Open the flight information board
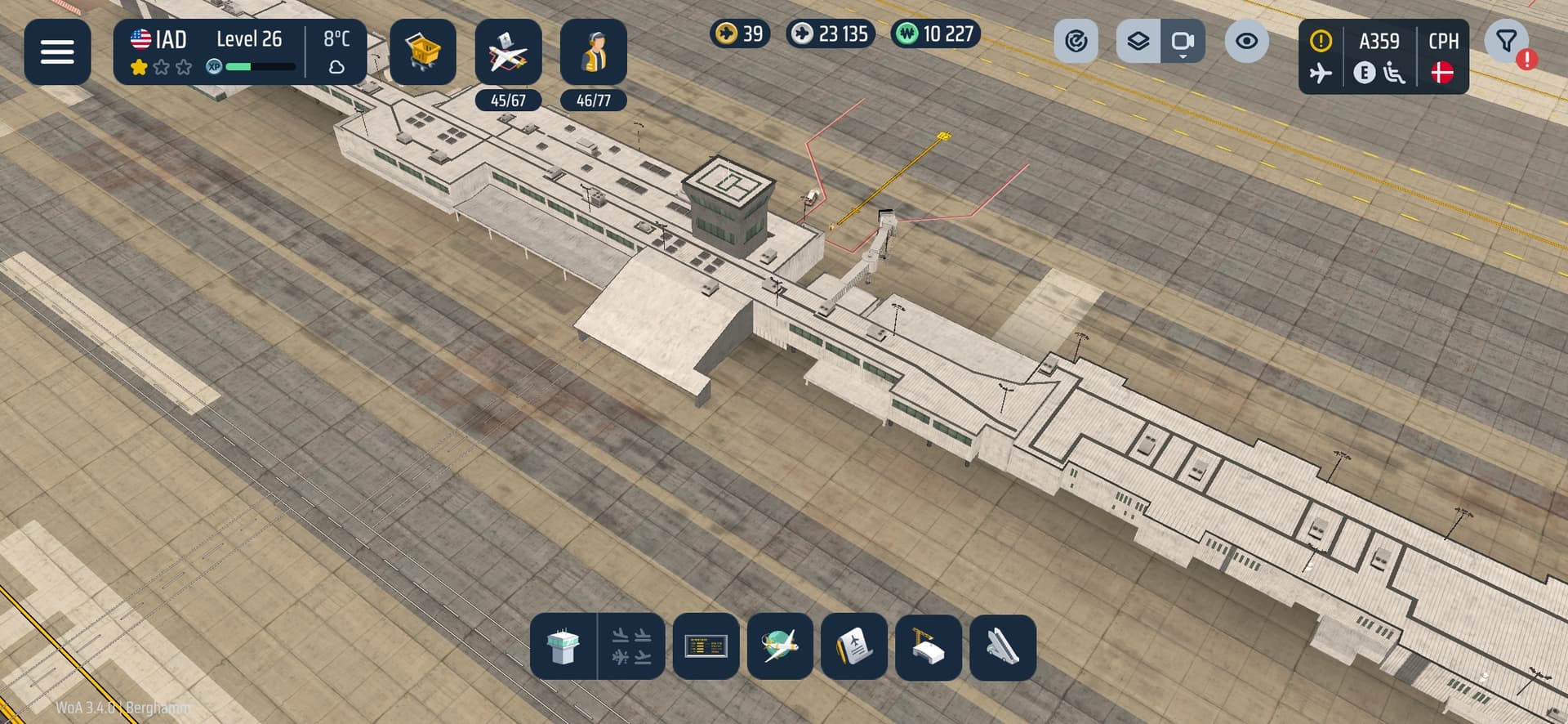1568x724 pixels. coord(706,646)
